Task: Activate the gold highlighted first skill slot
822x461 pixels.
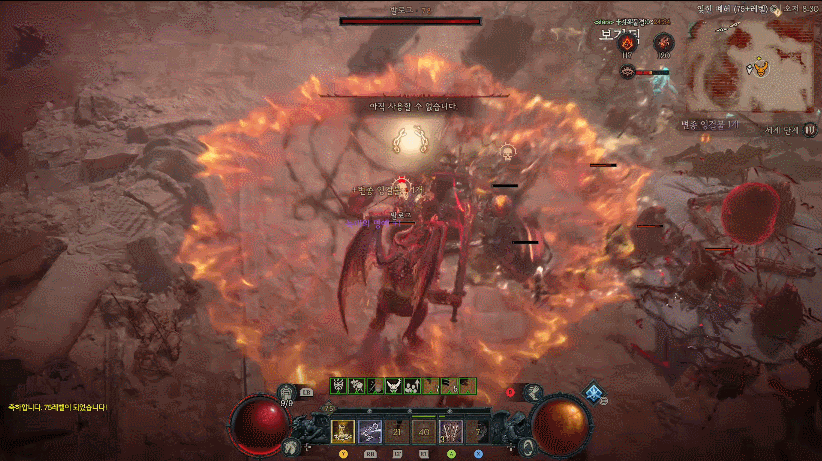Action: tap(344, 431)
